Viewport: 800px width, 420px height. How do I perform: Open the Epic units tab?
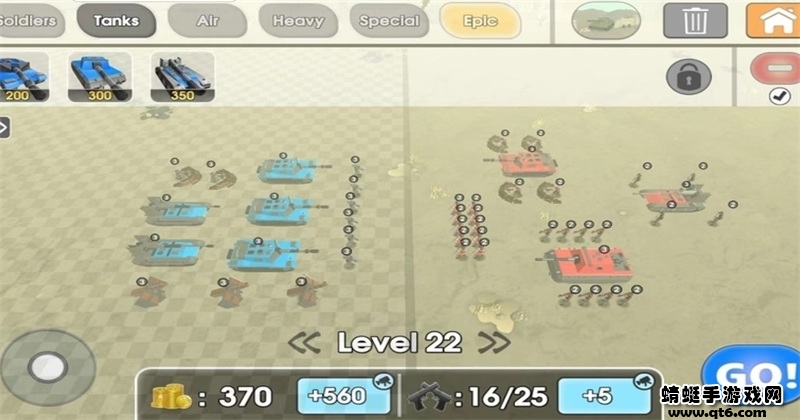(480, 20)
